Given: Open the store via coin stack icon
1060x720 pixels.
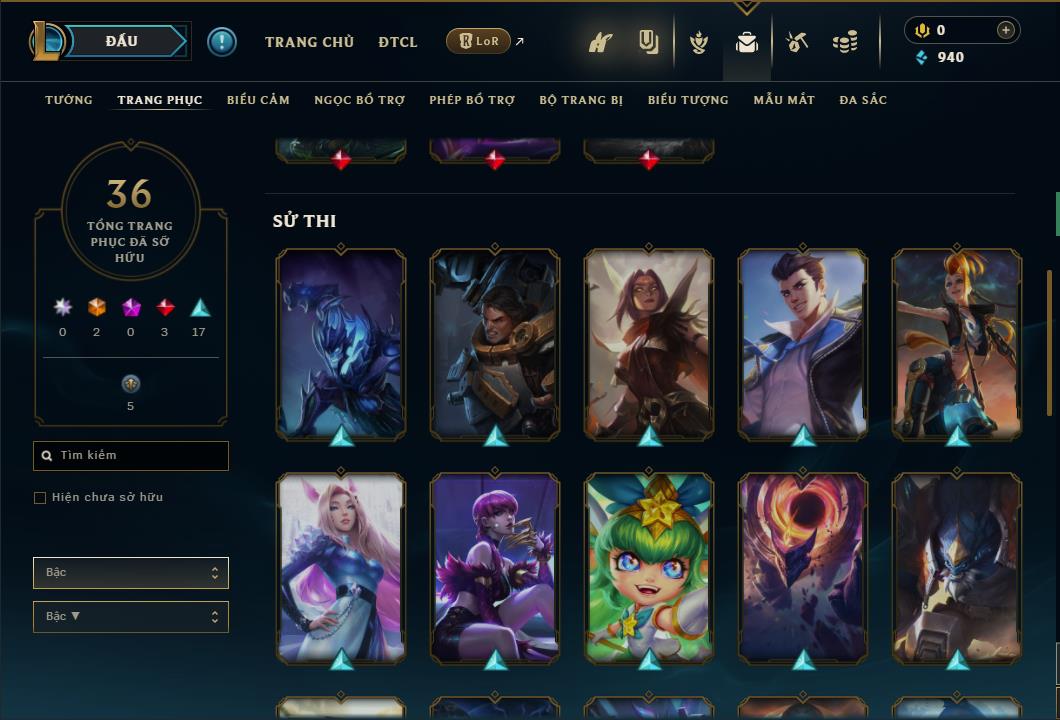Looking at the screenshot, I should pos(845,42).
